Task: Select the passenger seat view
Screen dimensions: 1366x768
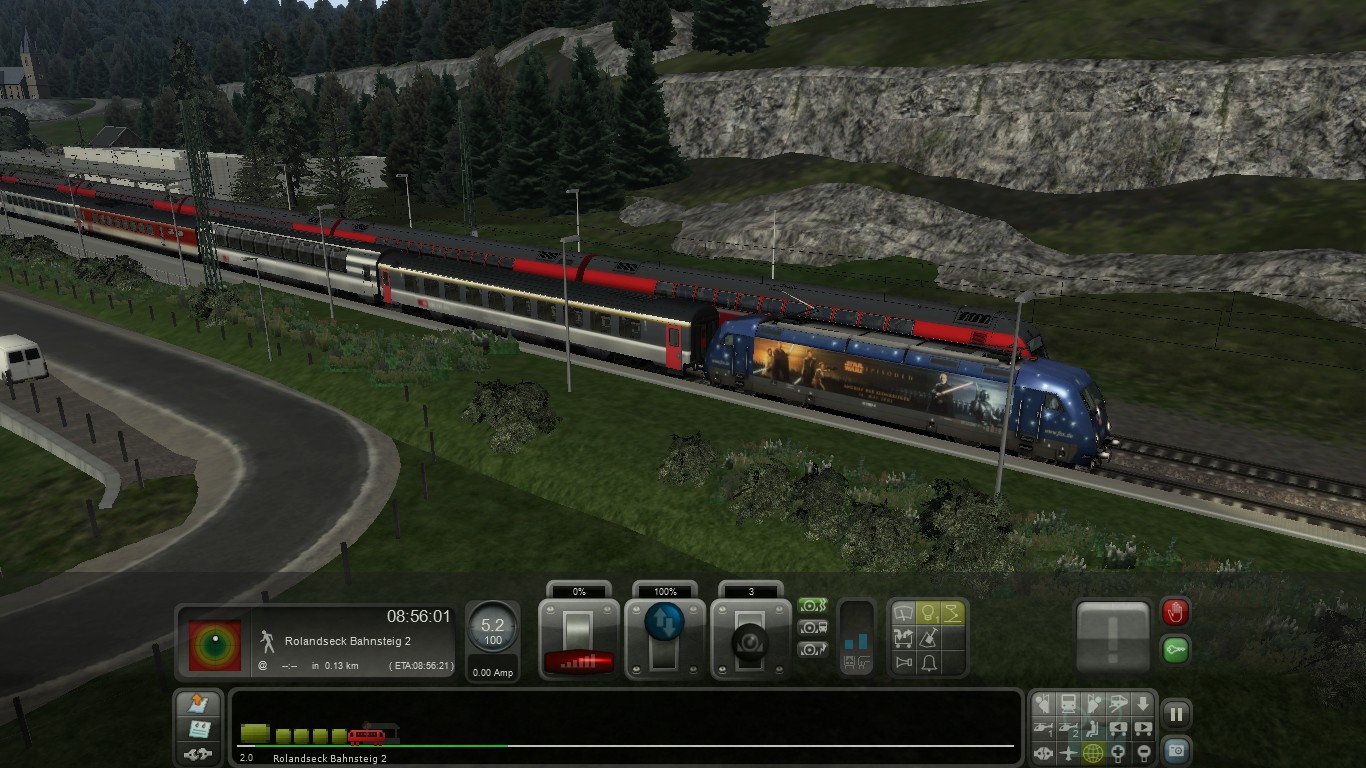Action: tap(1094, 728)
